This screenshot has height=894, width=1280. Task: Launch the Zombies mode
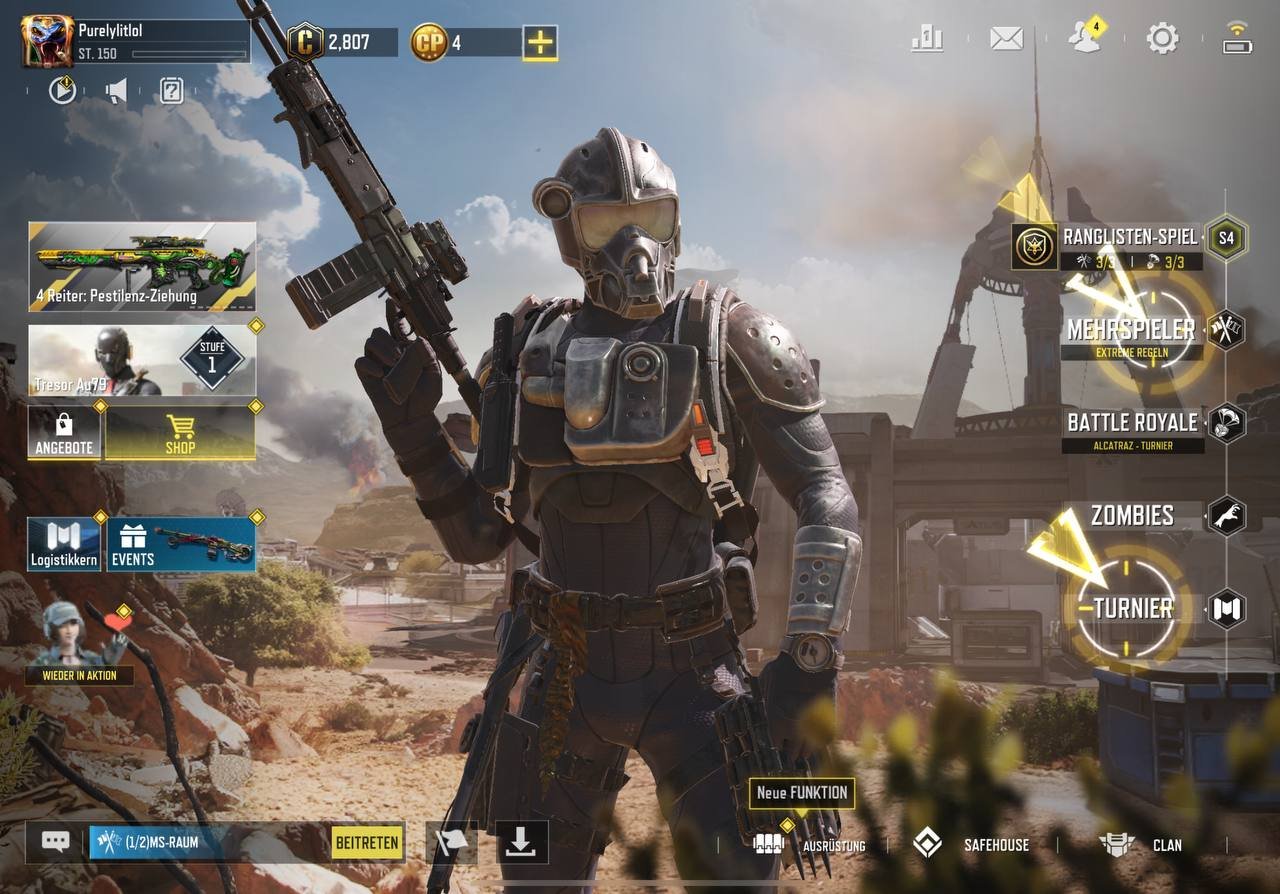1132,516
